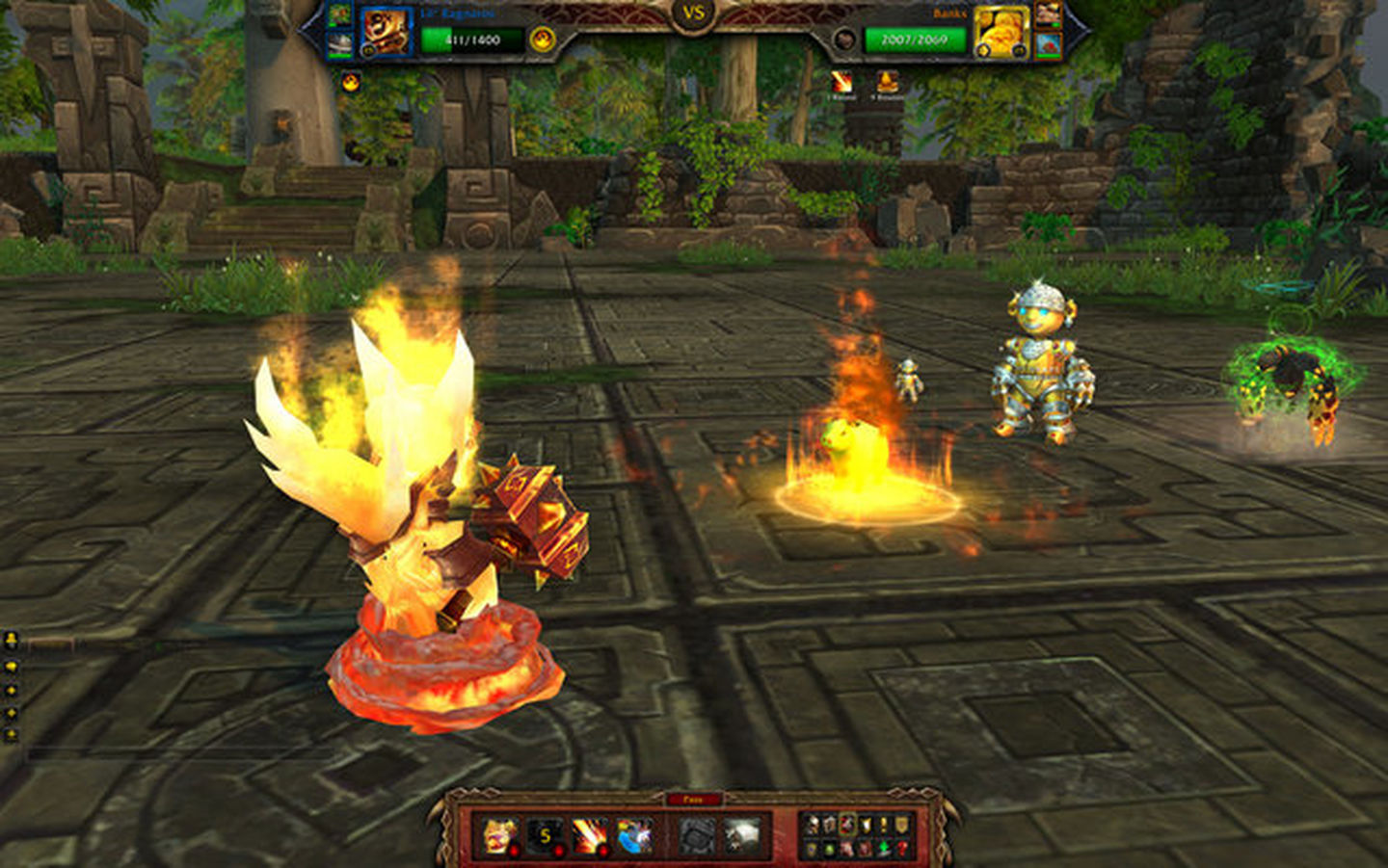Activate the ability icon marked with an S

(x=545, y=835)
